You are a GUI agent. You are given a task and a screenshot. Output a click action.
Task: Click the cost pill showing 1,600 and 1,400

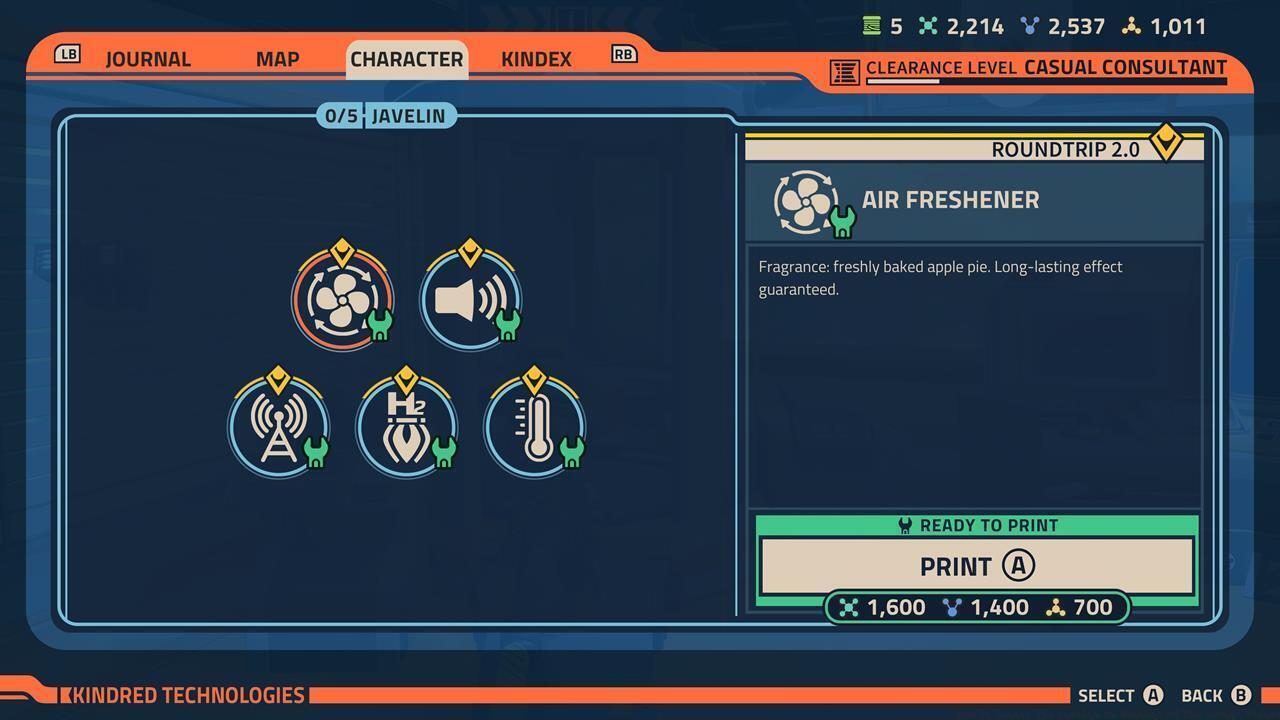(975, 607)
